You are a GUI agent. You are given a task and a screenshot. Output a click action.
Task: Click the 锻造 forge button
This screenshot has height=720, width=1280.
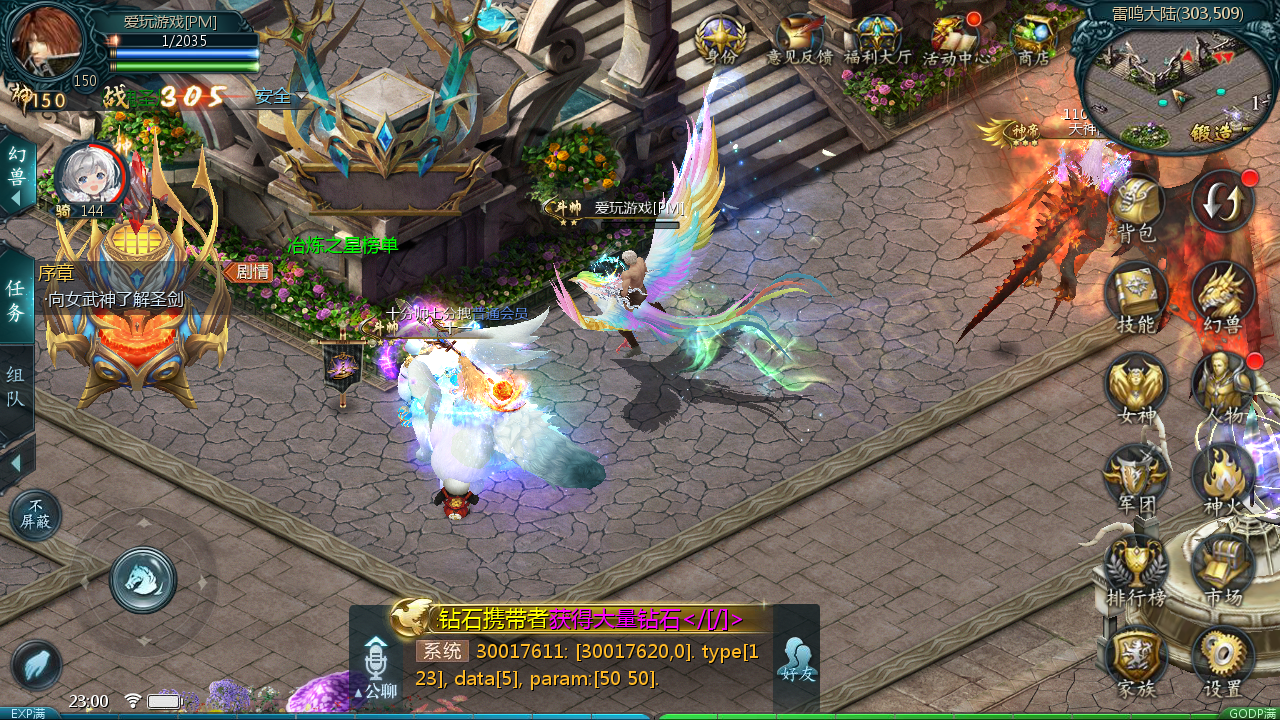coord(1210,132)
